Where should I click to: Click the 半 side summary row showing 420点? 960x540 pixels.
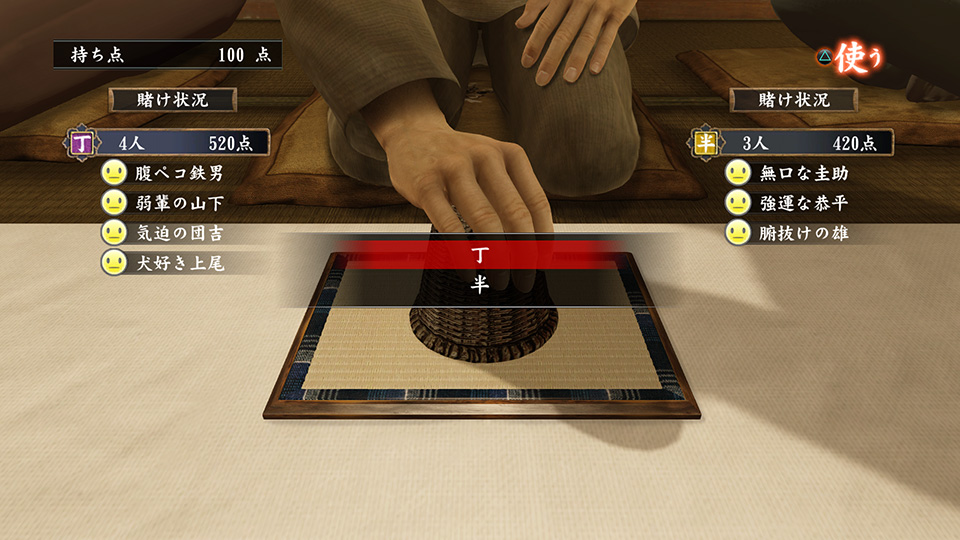pyautogui.click(x=792, y=143)
